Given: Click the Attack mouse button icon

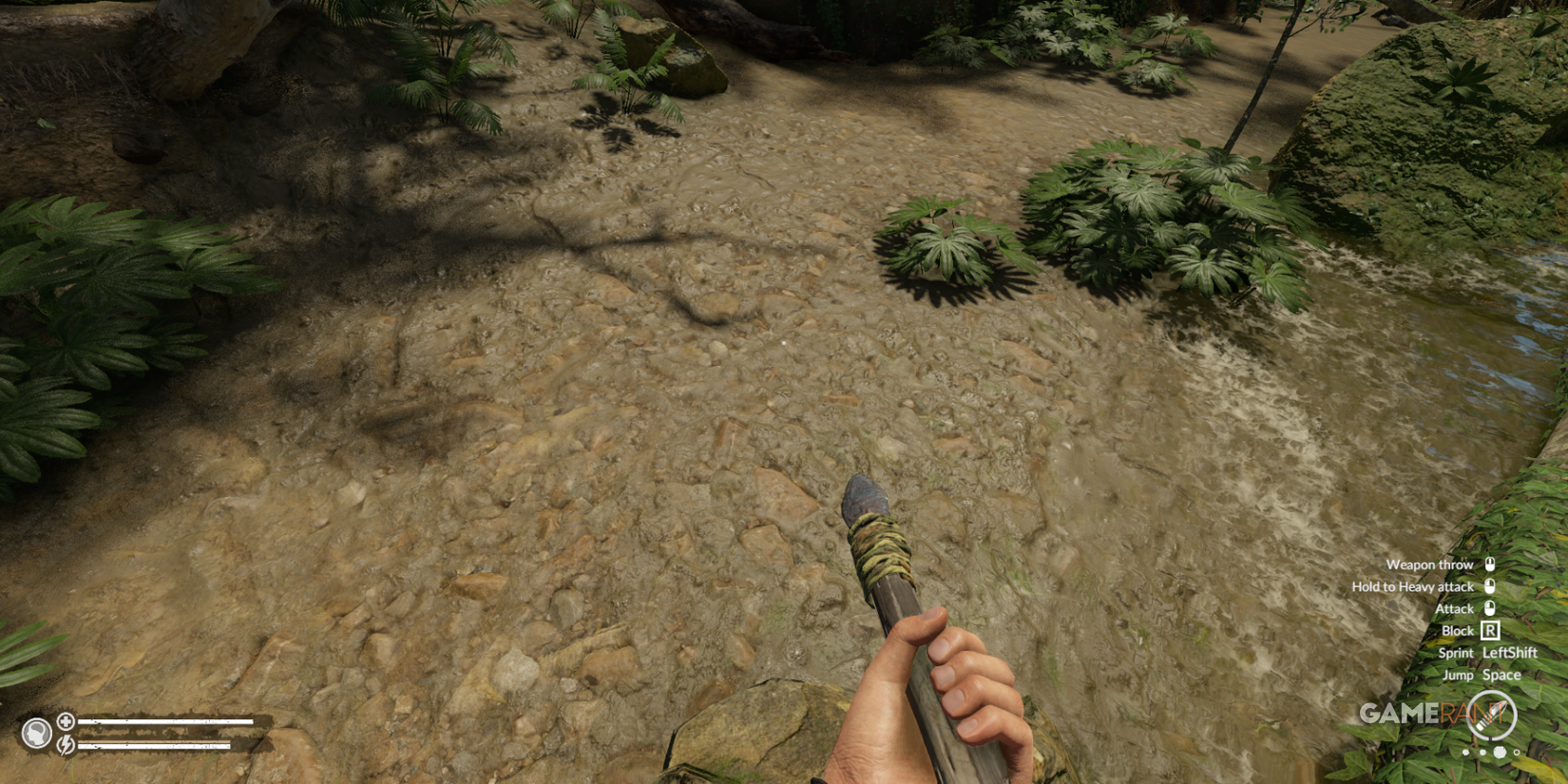Looking at the screenshot, I should [x=1490, y=608].
